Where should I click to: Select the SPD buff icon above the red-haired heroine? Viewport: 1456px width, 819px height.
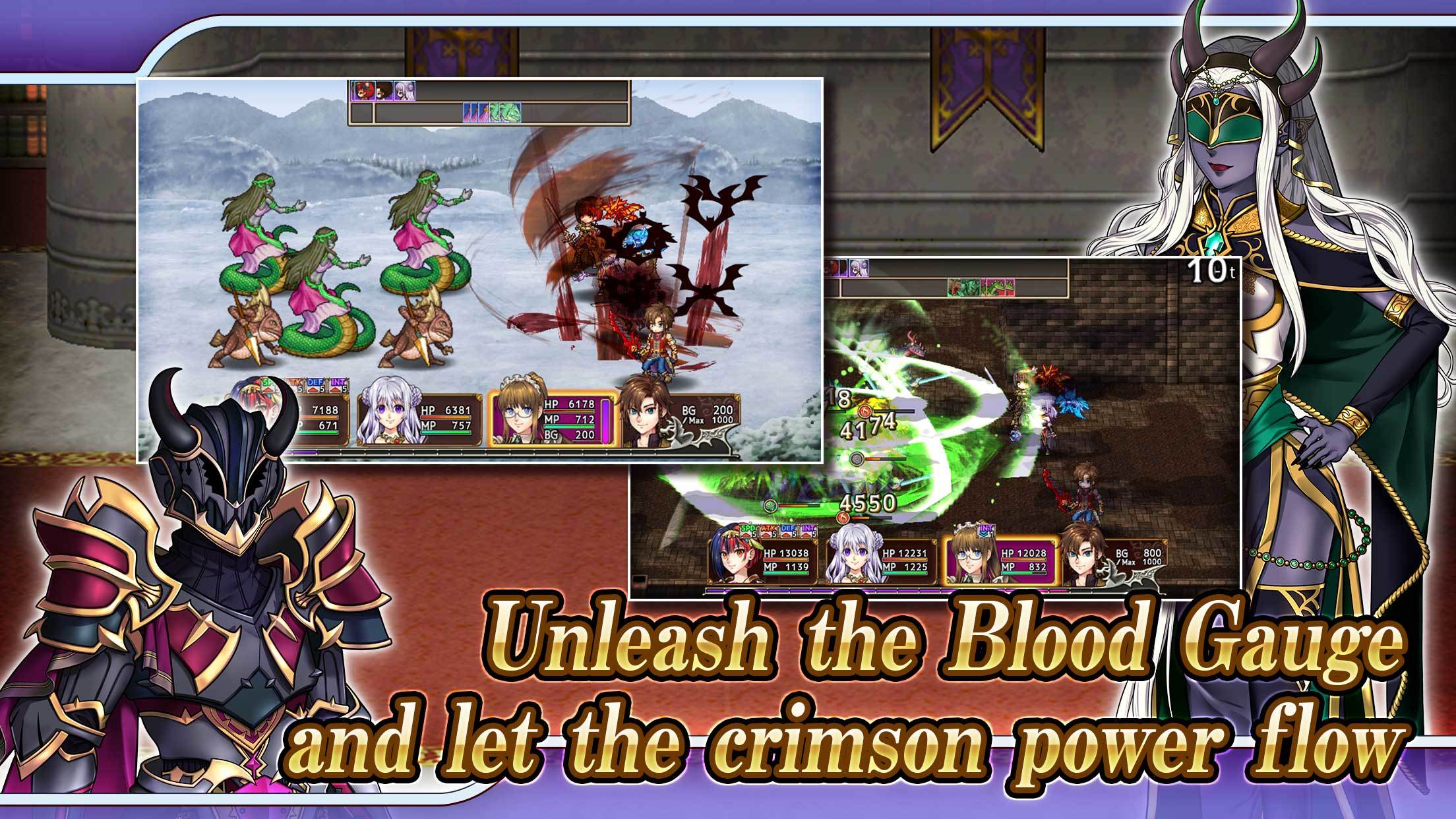click(746, 531)
